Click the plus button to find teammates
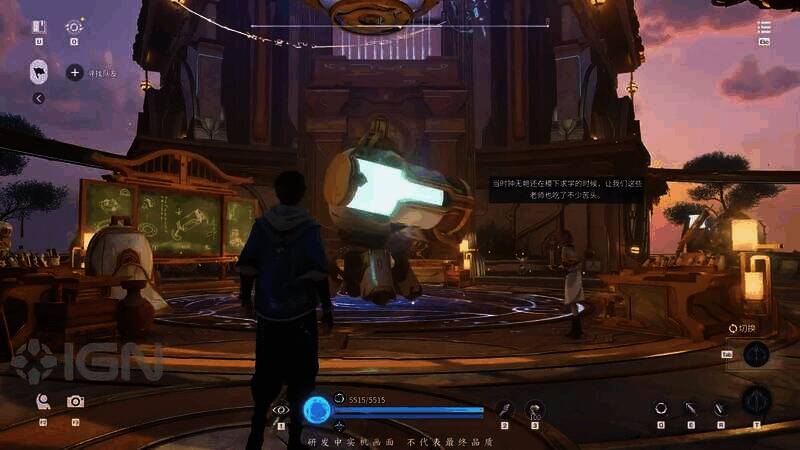Viewport: 800px width, 450px height. [x=74, y=72]
